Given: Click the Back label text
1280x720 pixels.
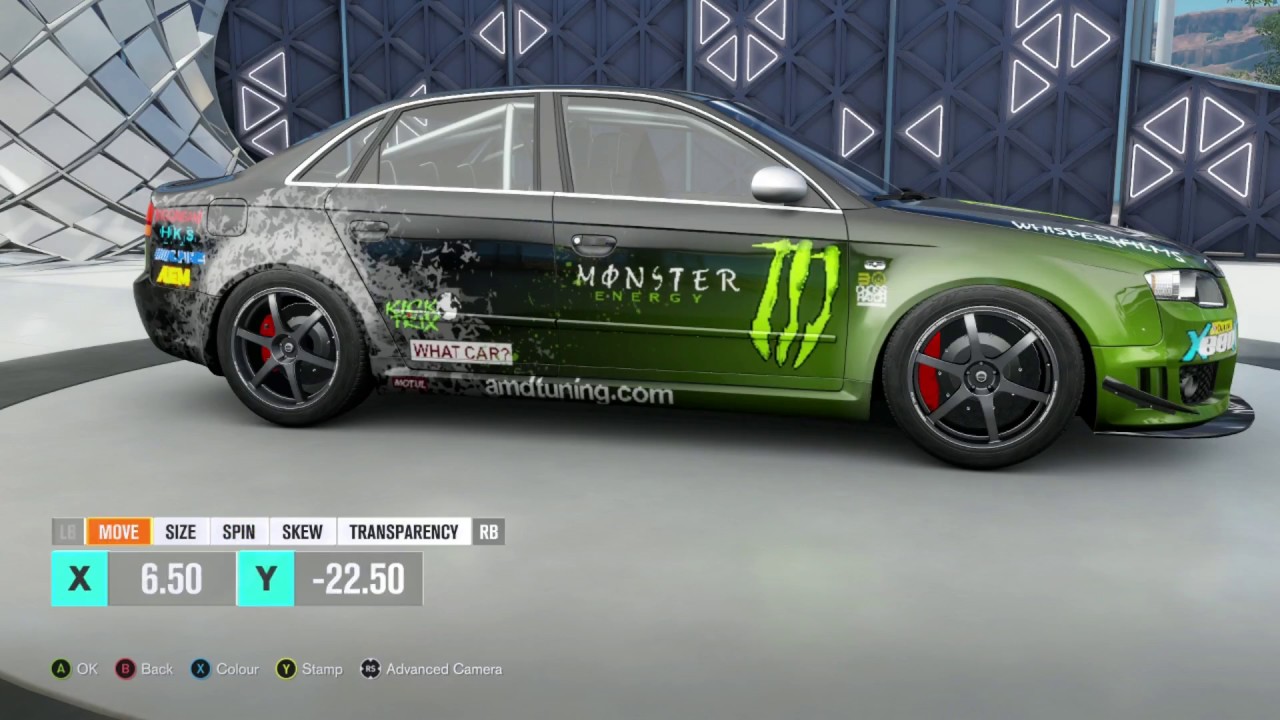Looking at the screenshot, I should [x=155, y=669].
